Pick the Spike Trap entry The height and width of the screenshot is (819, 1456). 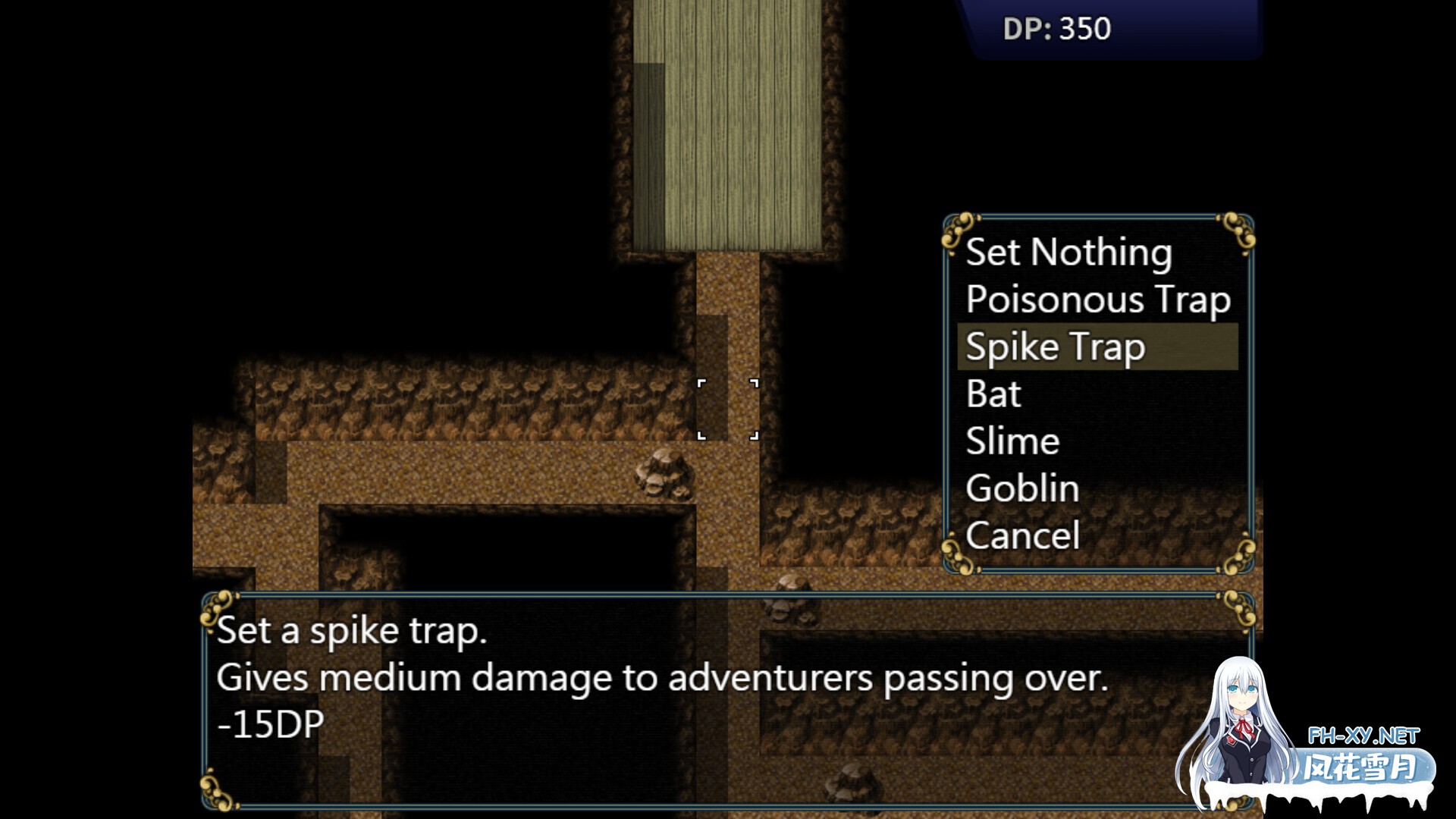1055,347
